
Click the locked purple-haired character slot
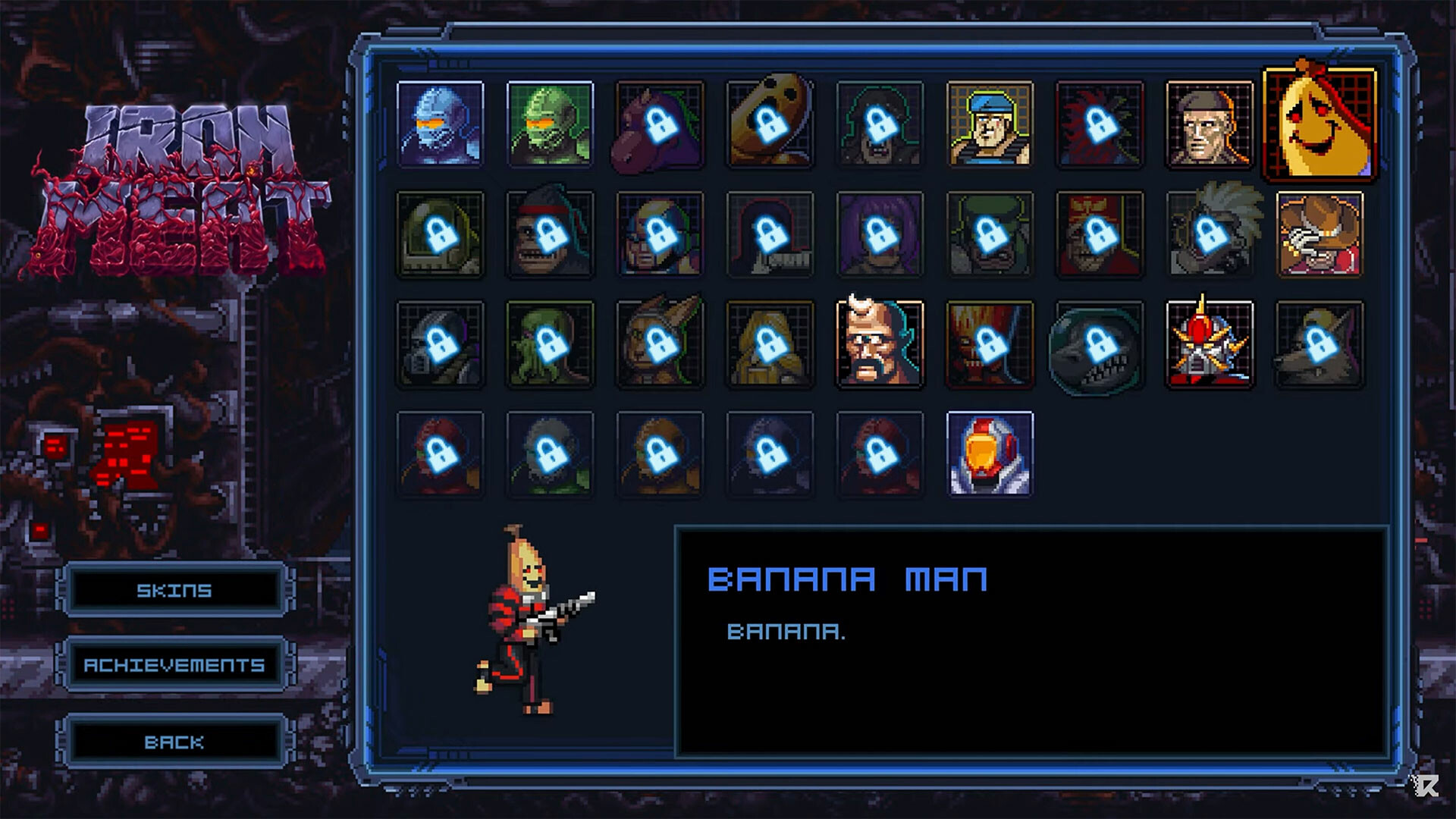pyautogui.click(x=880, y=233)
